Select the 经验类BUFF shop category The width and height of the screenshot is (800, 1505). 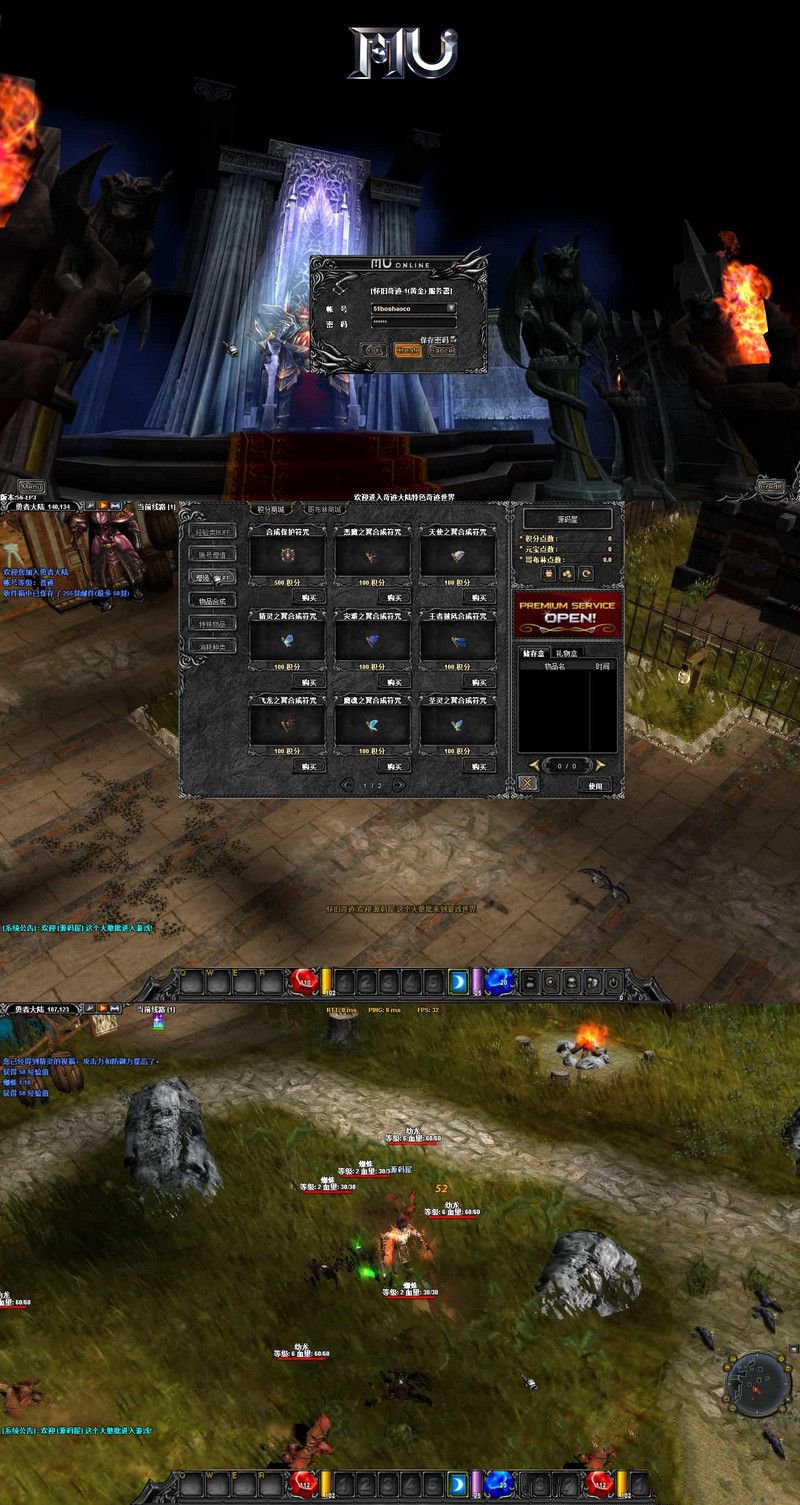click(x=213, y=531)
